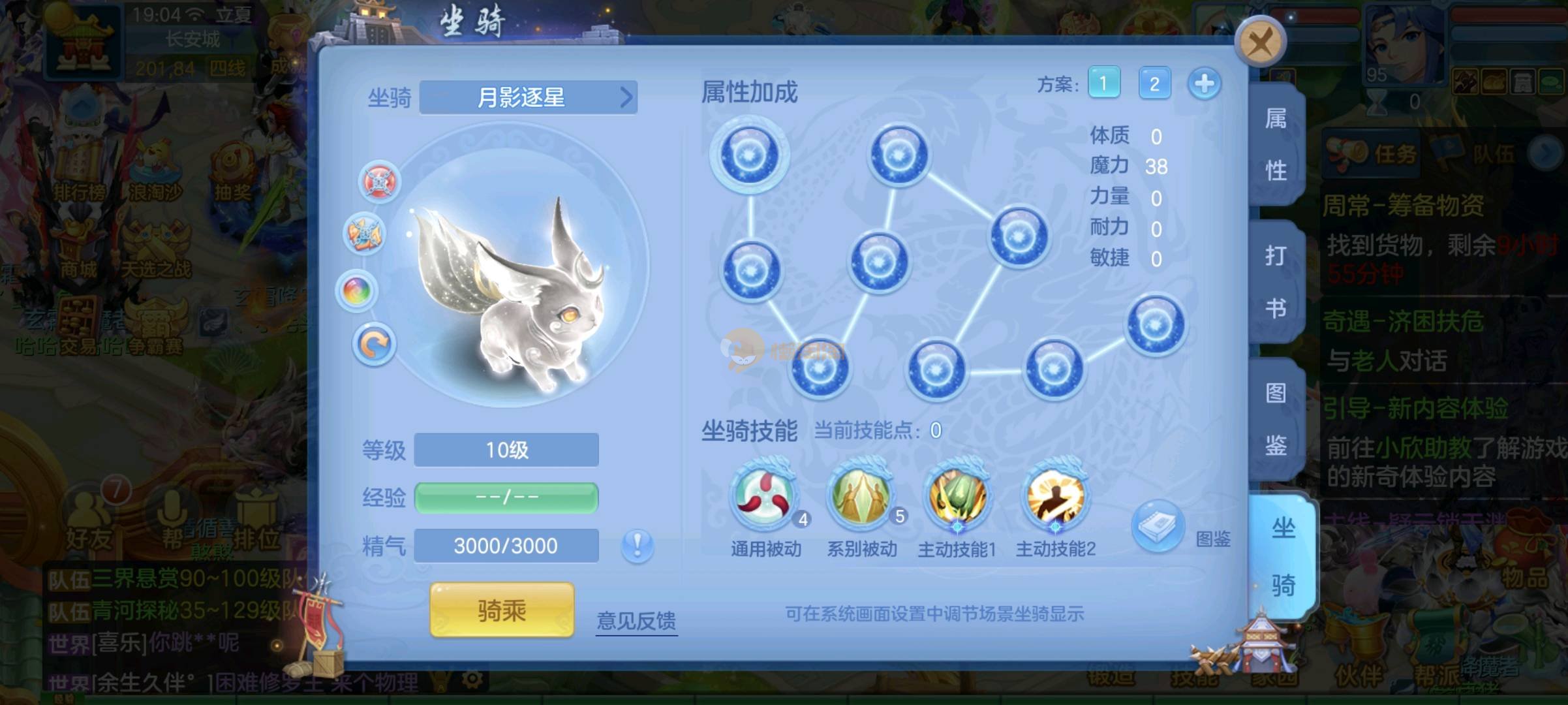Open the 图鉴 side tab
Viewport: 1568px width, 705px height.
click(1276, 419)
